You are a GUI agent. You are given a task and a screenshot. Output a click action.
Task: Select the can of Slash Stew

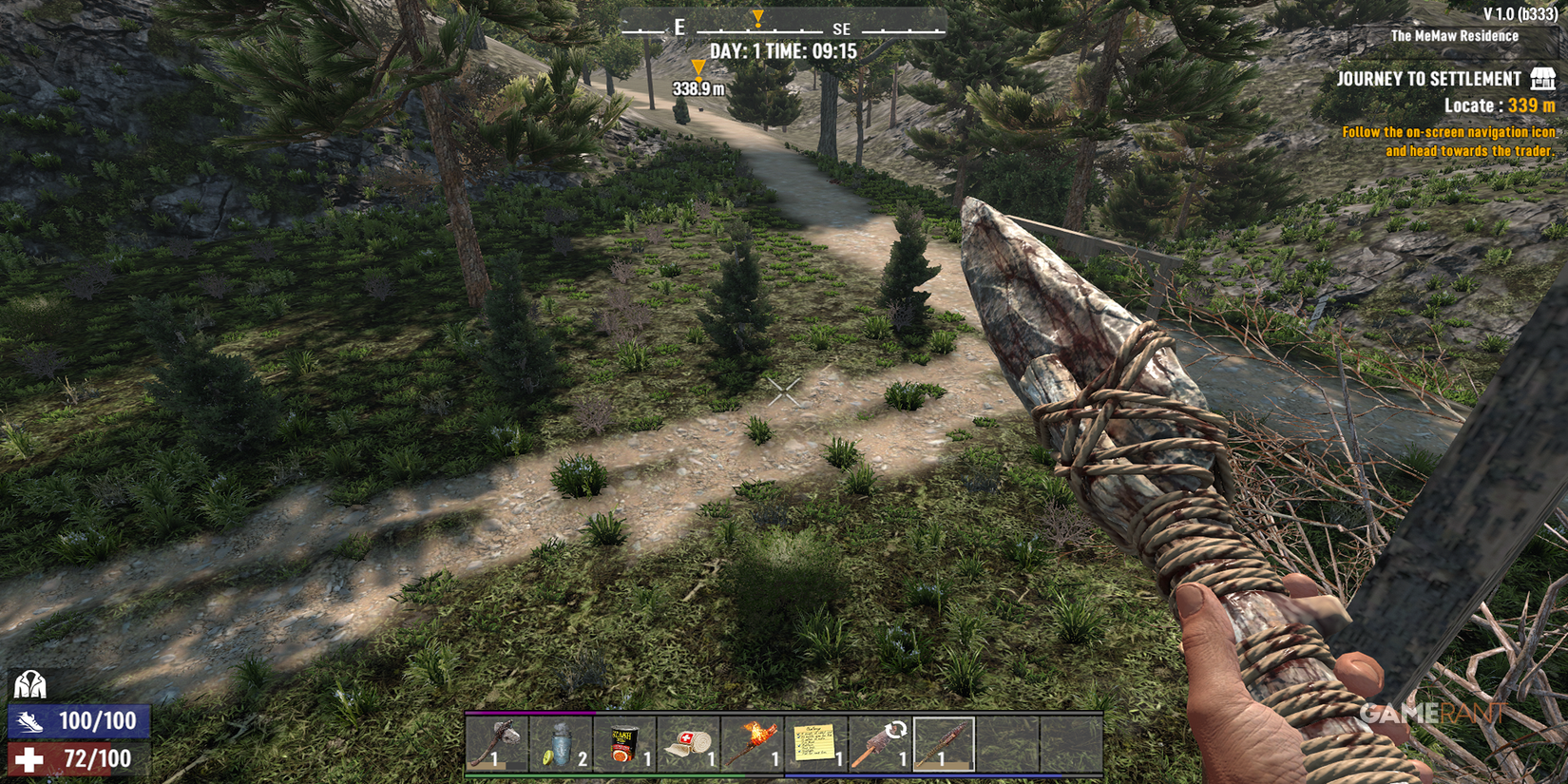[622, 746]
